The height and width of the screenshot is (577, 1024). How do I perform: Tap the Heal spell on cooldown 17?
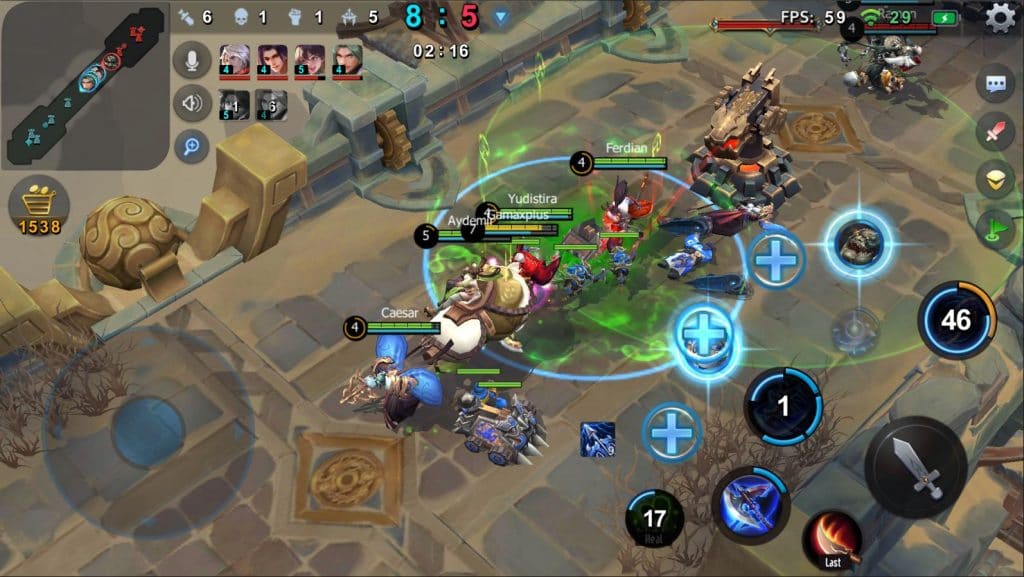point(654,519)
